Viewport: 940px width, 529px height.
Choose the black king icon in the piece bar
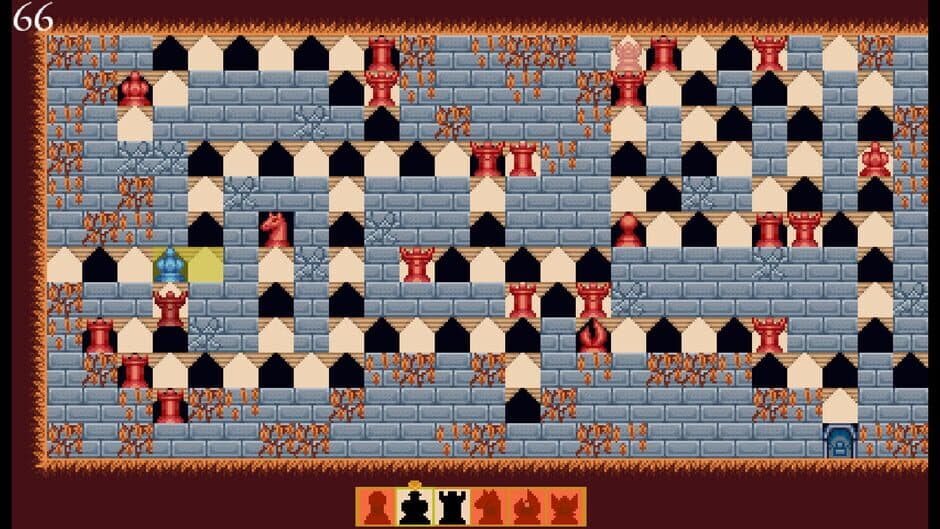[414, 507]
